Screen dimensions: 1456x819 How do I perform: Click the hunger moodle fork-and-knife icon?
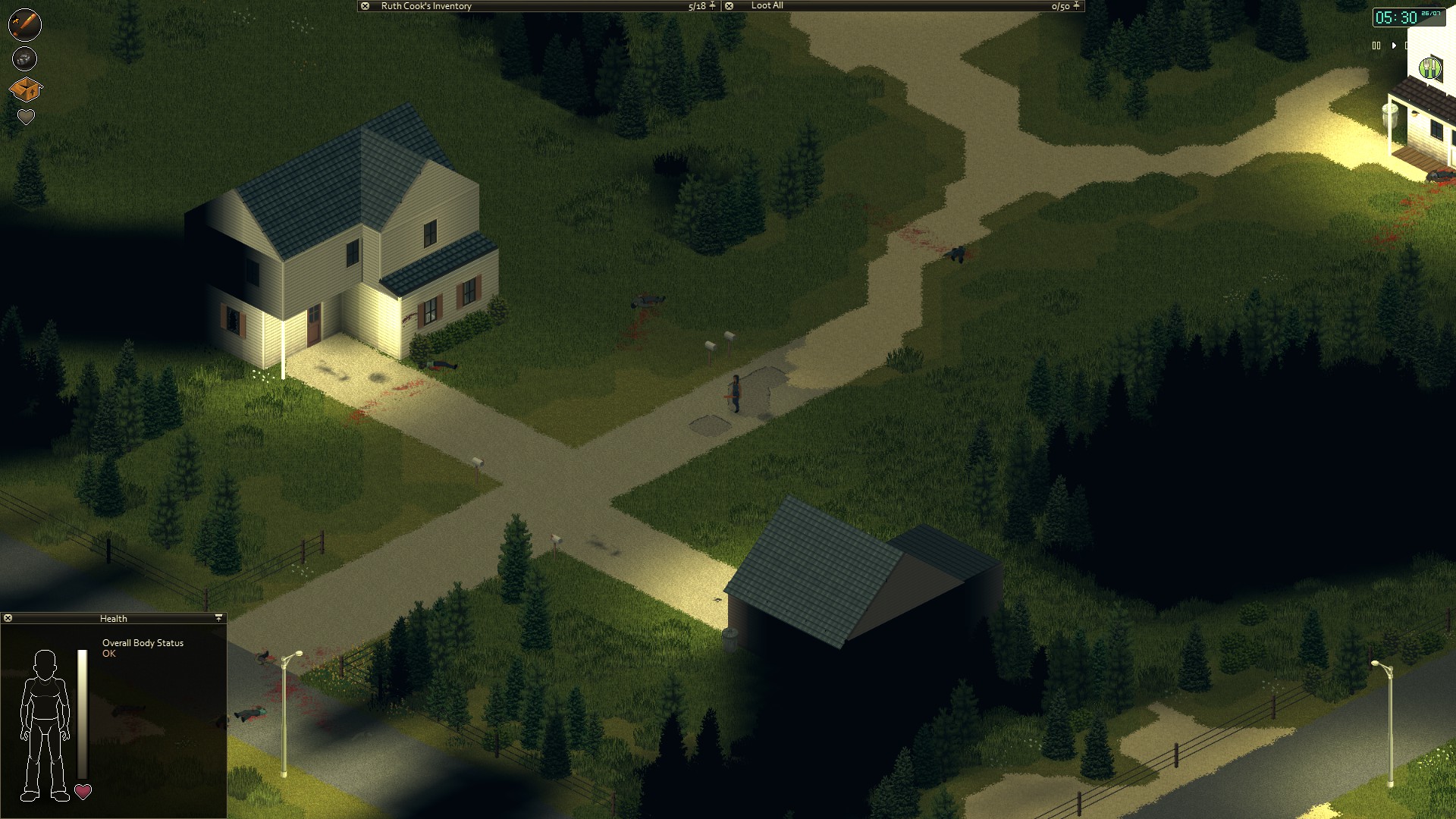(1430, 67)
